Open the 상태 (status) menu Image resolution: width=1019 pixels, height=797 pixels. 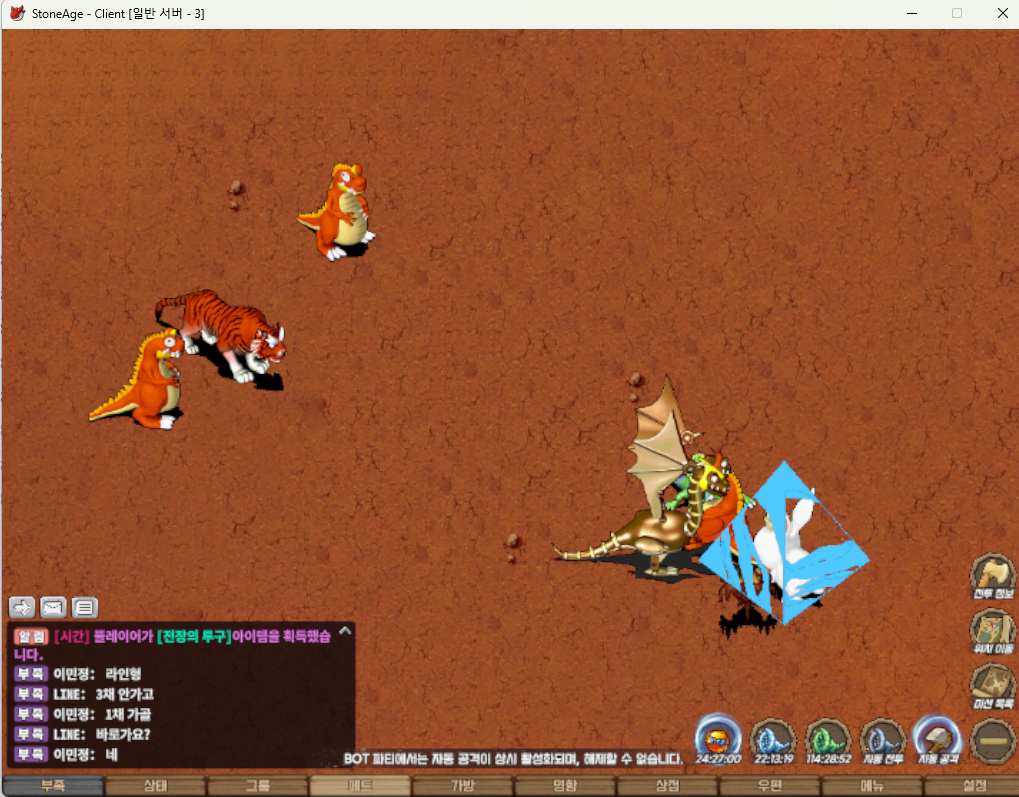pos(156,786)
